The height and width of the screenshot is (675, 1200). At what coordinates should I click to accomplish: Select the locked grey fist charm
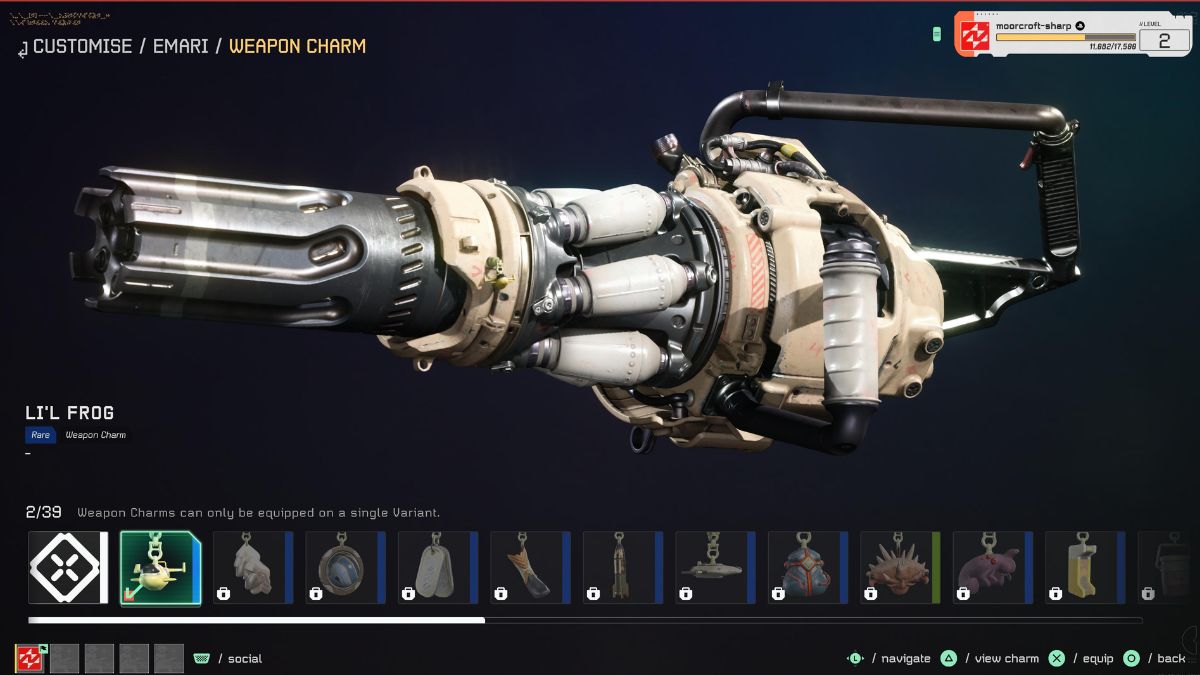tap(252, 567)
